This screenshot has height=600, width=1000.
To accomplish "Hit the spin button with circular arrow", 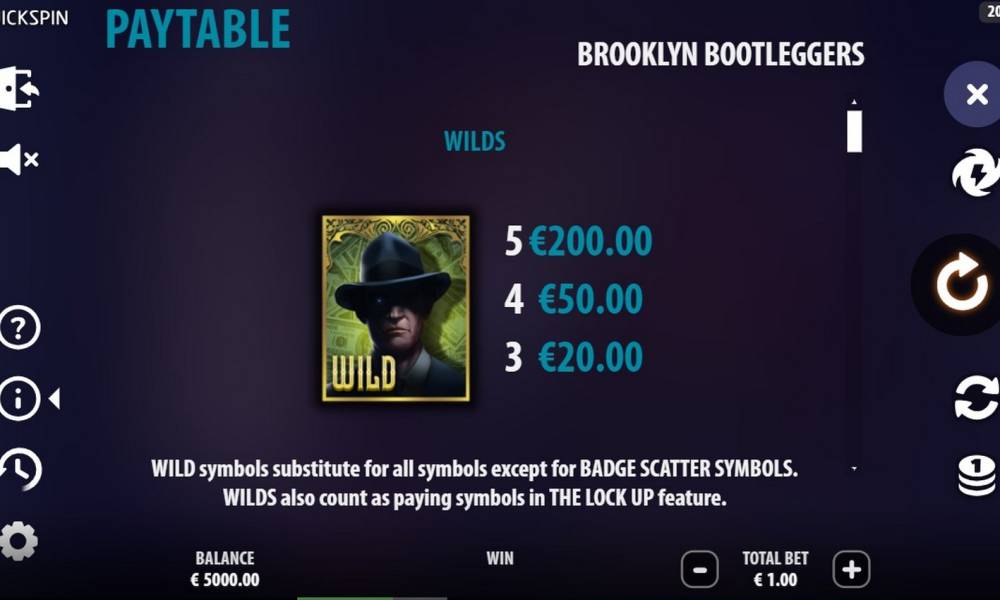I will (x=961, y=285).
